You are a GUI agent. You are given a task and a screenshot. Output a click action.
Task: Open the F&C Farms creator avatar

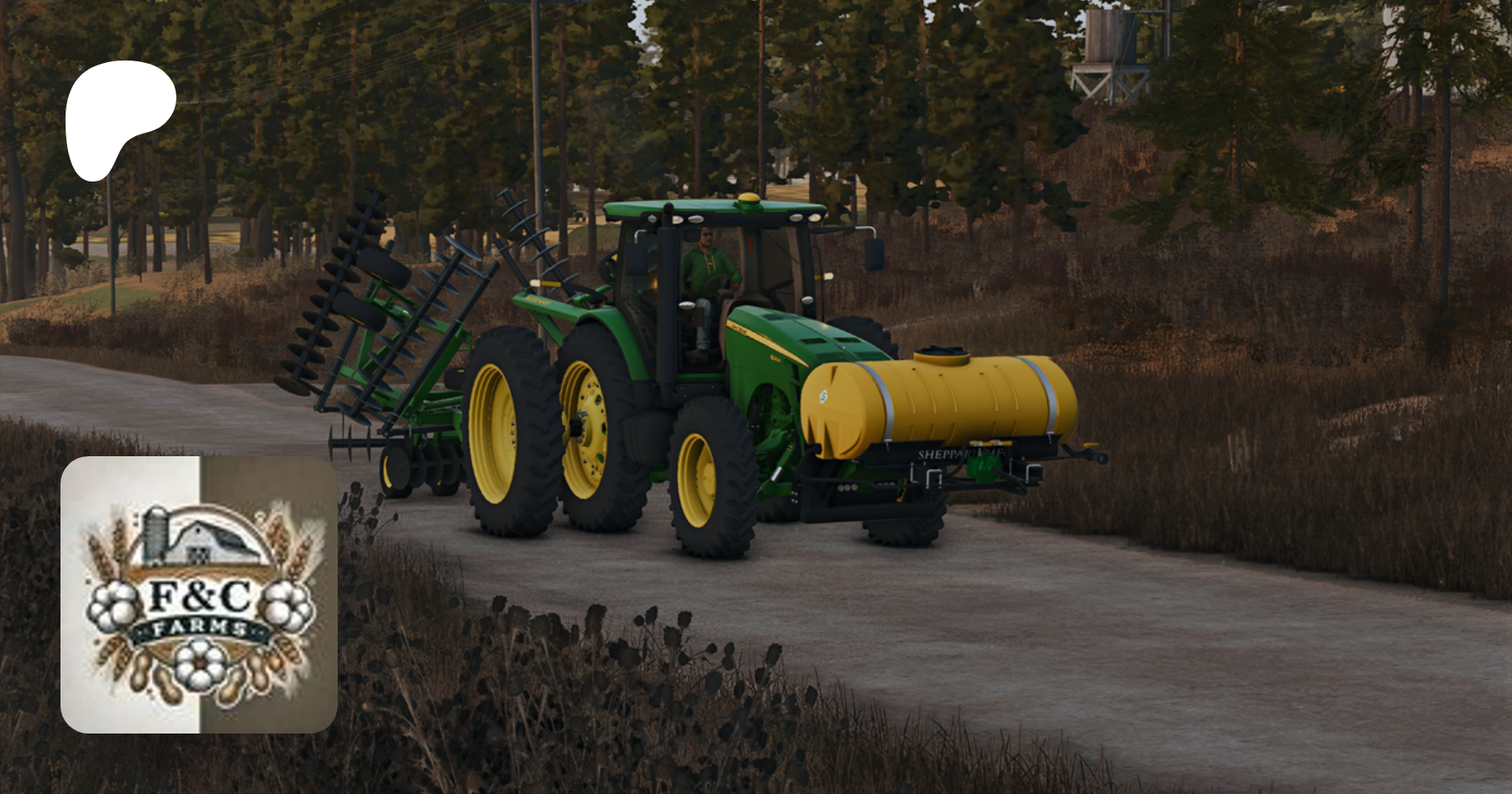[x=199, y=594]
